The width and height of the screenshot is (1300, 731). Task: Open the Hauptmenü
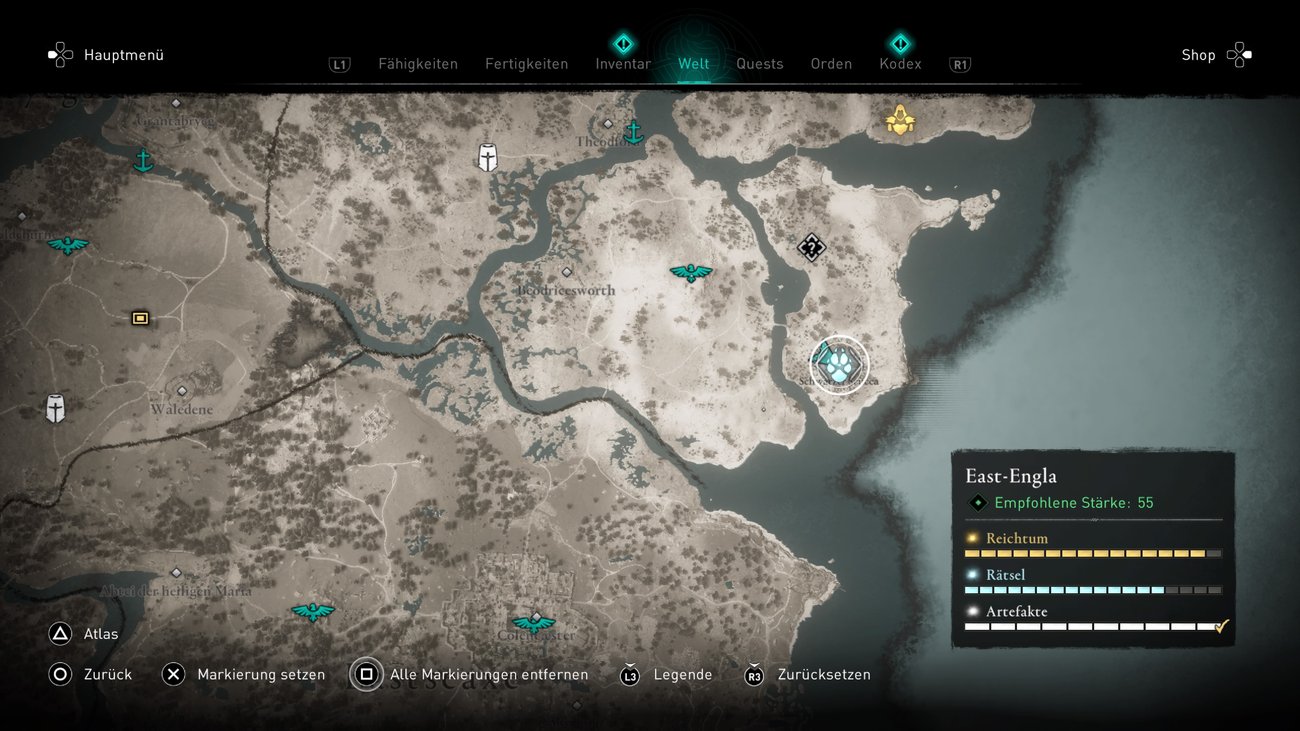(x=107, y=55)
